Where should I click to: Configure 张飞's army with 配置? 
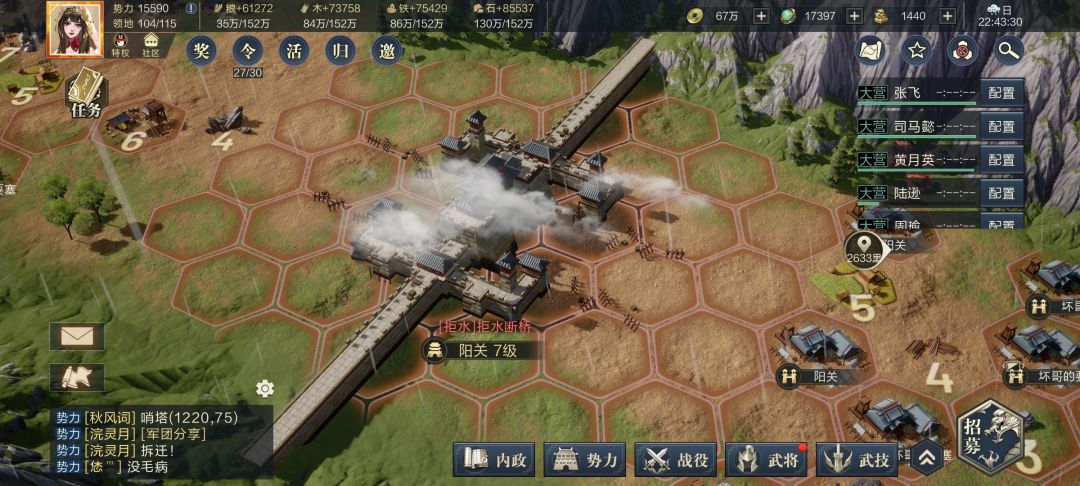[x=1001, y=93]
